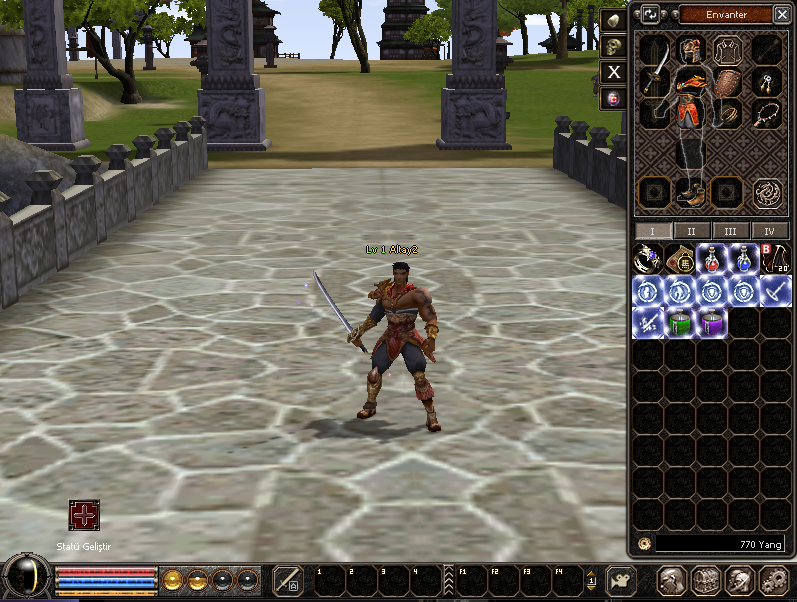The image size is (797, 602).
Task: Use the blue potion in inventory
Action: click(744, 260)
